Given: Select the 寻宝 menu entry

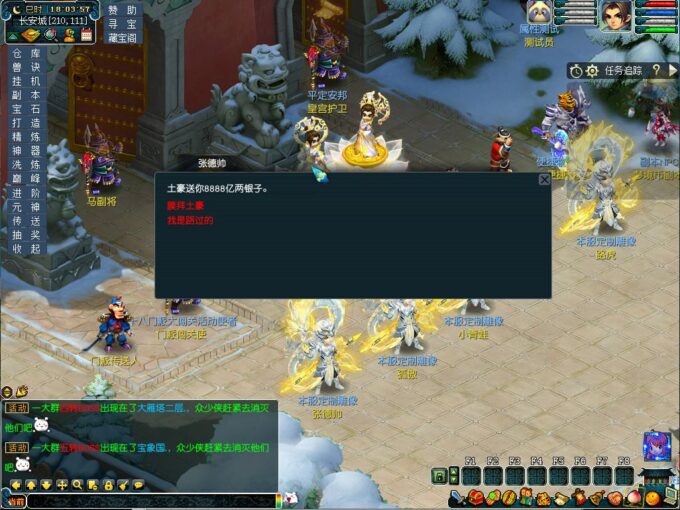Looking at the screenshot, I should click(x=123, y=24).
